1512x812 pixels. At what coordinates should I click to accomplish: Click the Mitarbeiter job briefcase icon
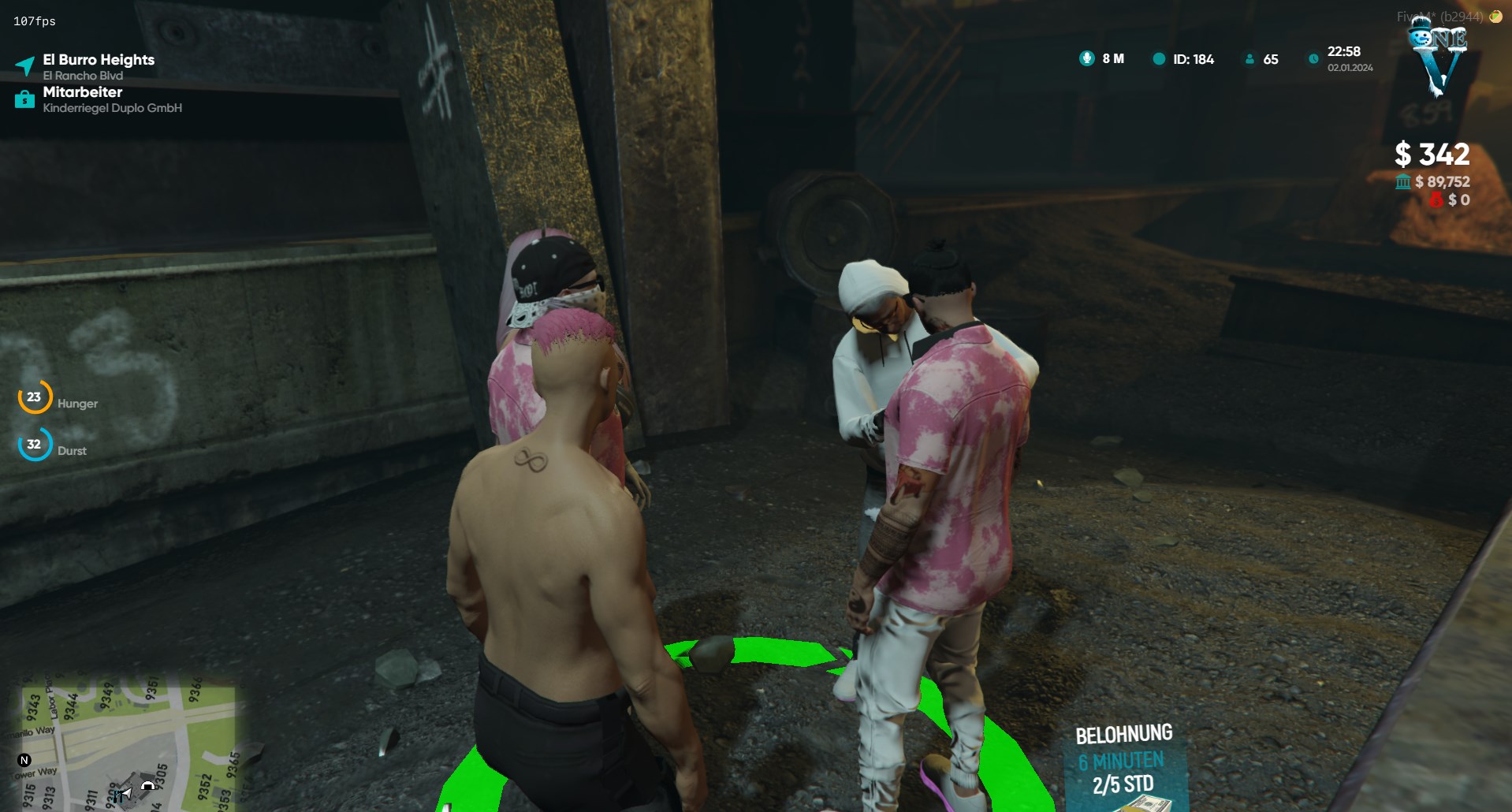[x=24, y=99]
